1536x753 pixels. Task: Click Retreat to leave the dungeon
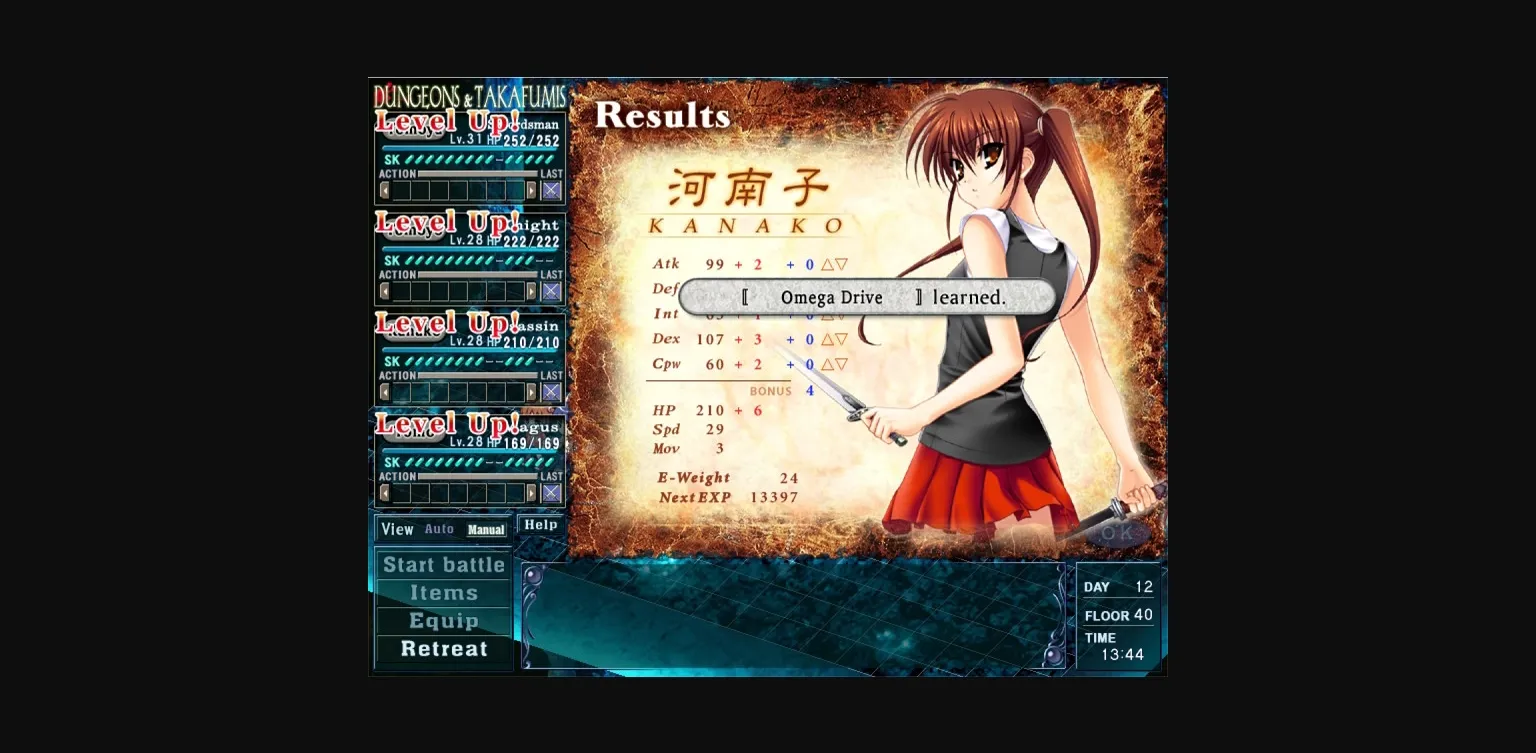(443, 649)
